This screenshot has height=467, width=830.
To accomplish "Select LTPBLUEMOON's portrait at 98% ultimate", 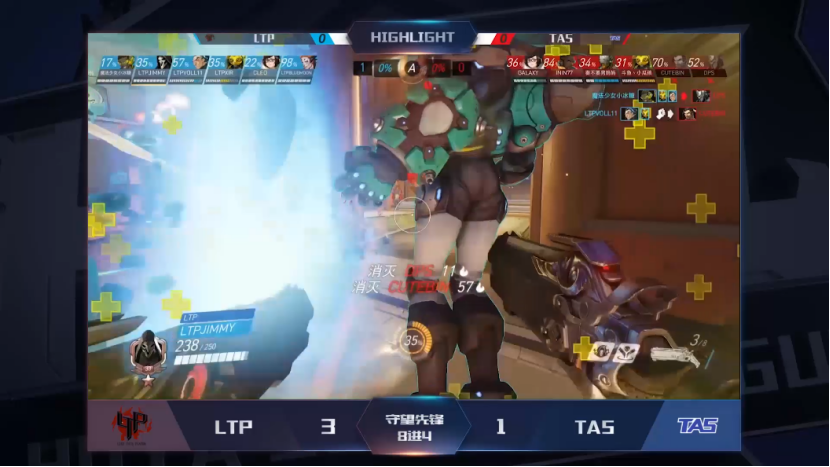I will tap(304, 63).
